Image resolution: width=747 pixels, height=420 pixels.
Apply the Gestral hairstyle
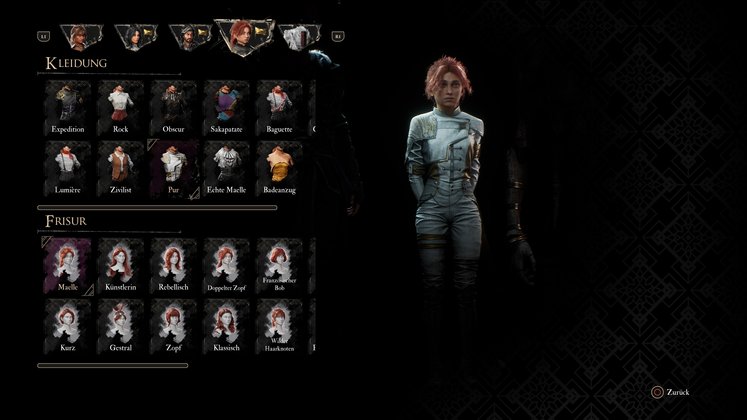[121, 324]
